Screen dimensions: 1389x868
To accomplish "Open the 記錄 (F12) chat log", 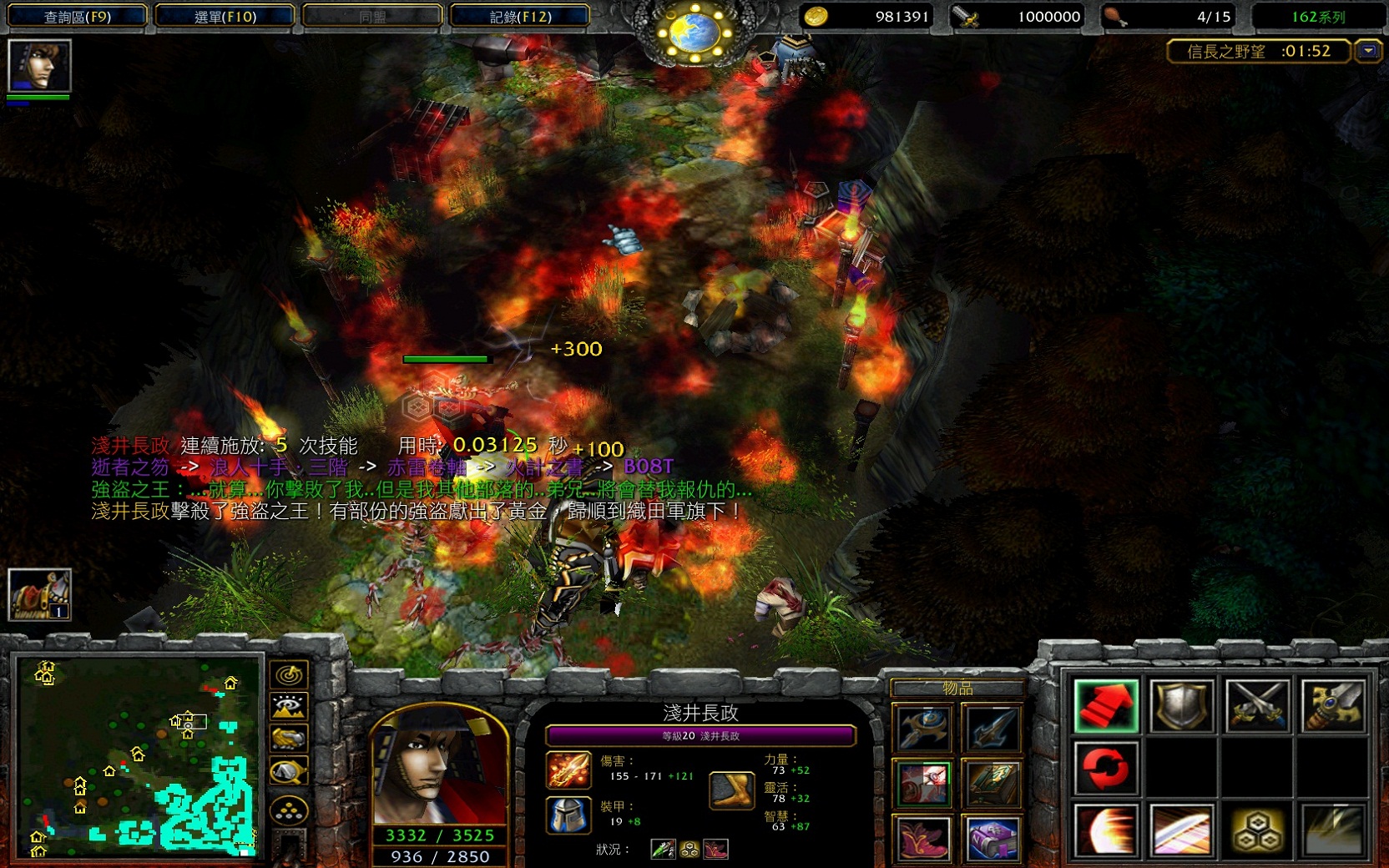I will coord(520,16).
